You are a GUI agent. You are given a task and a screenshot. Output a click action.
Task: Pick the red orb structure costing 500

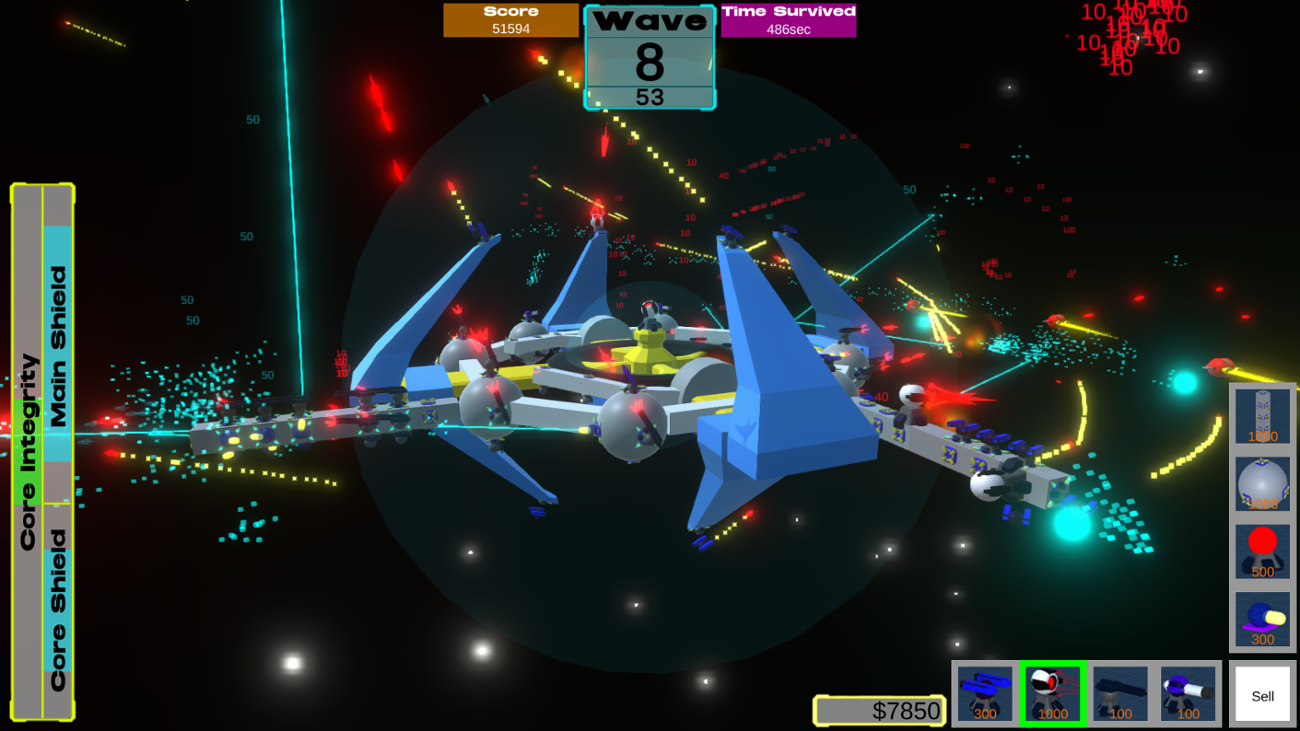[1262, 552]
